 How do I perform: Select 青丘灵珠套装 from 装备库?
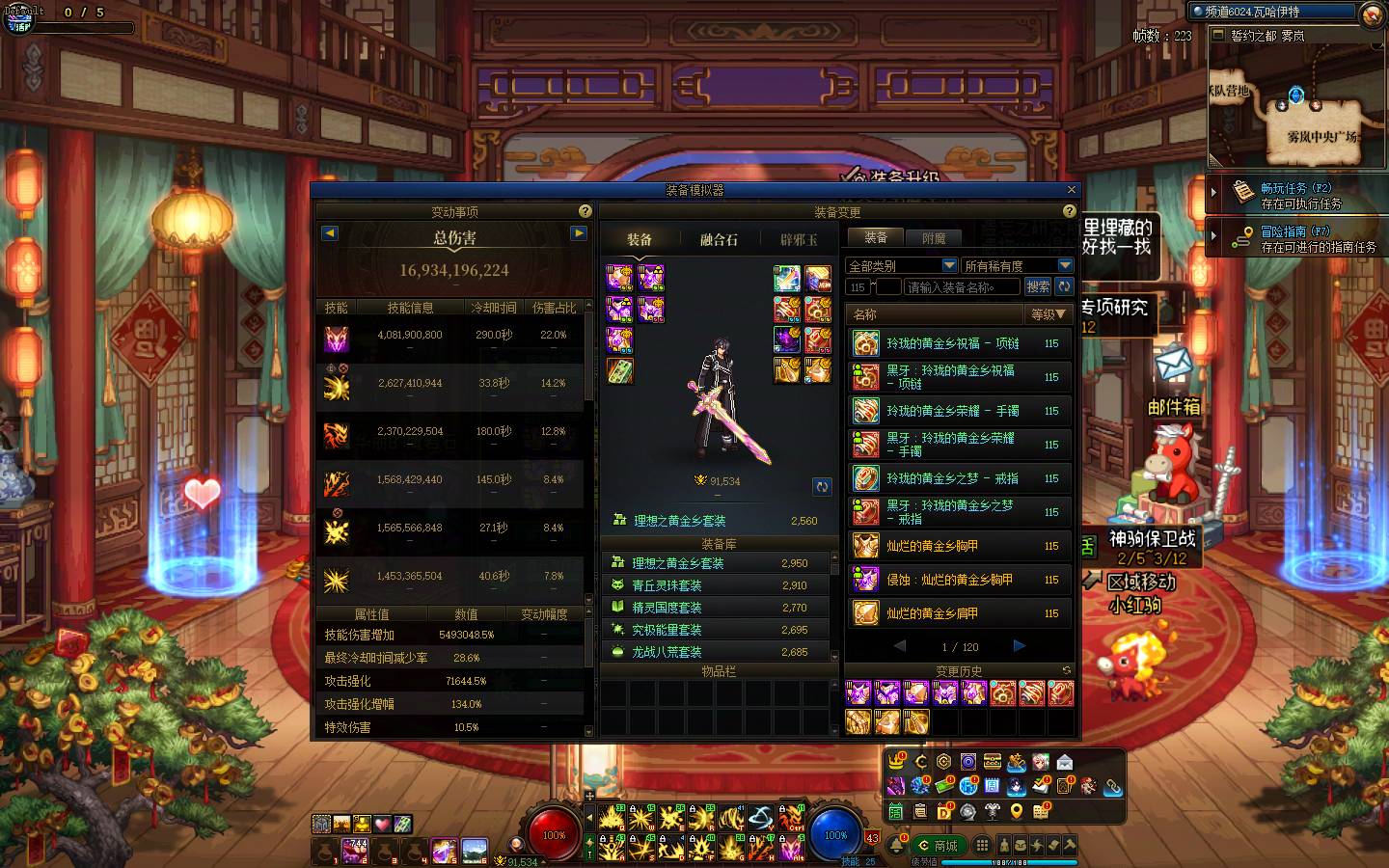coord(667,585)
